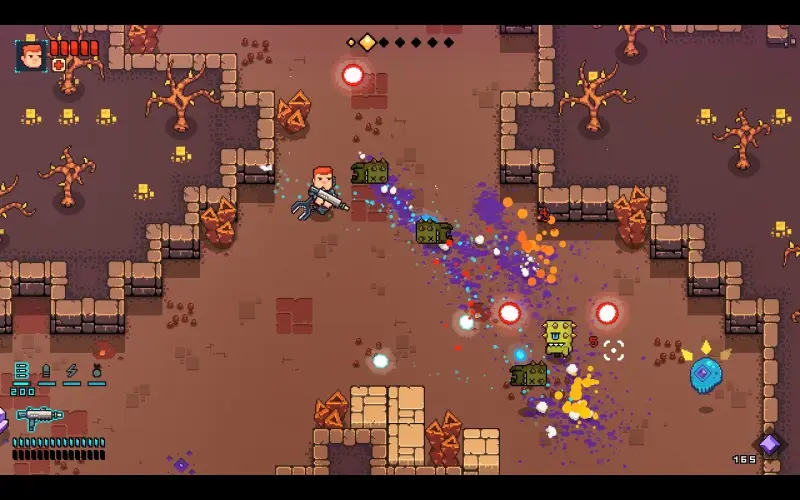Click the equipped assault rifle icon
The image size is (800, 500).
[x=40, y=415]
